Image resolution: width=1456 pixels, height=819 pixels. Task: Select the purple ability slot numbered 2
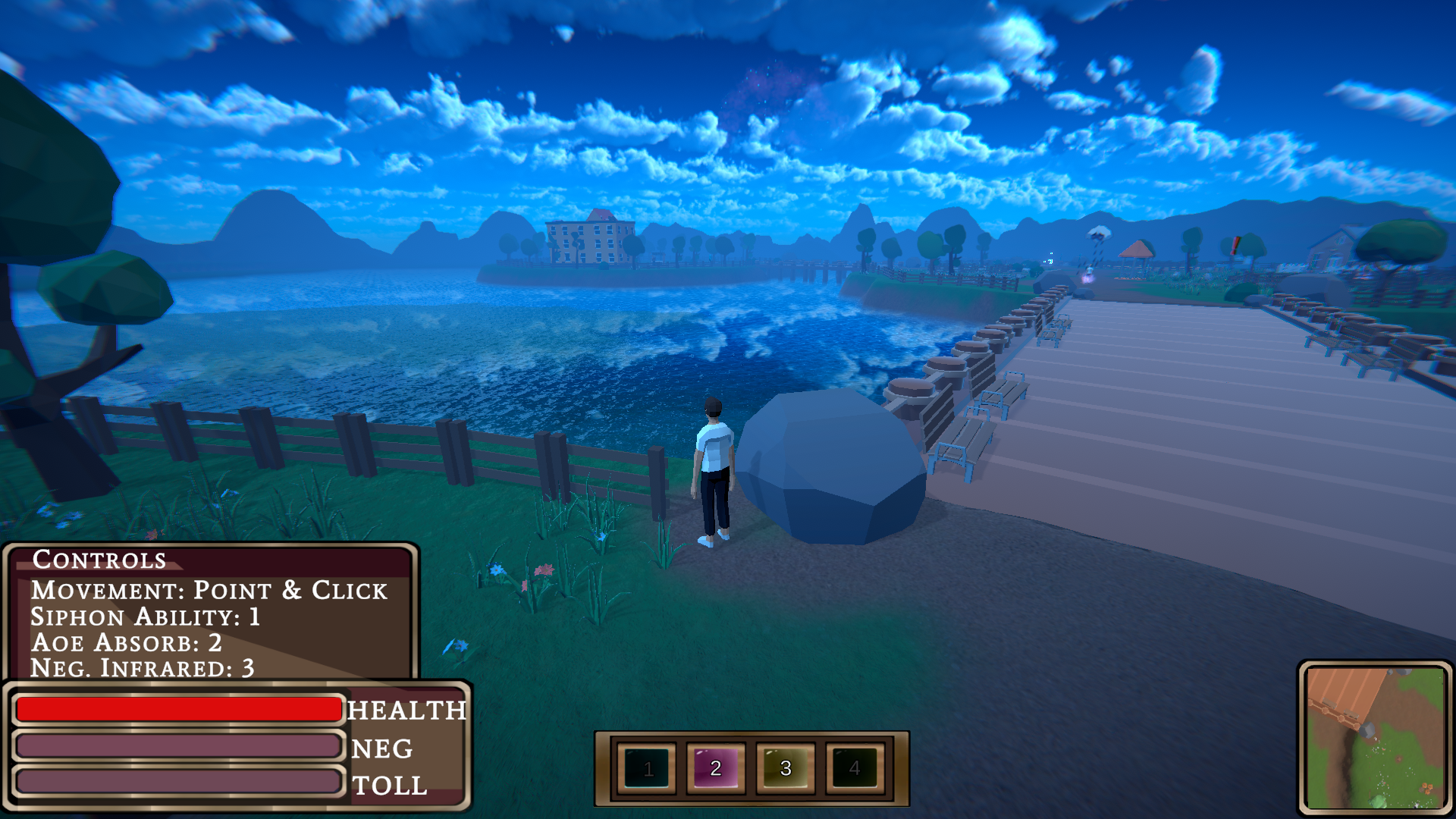(x=716, y=768)
